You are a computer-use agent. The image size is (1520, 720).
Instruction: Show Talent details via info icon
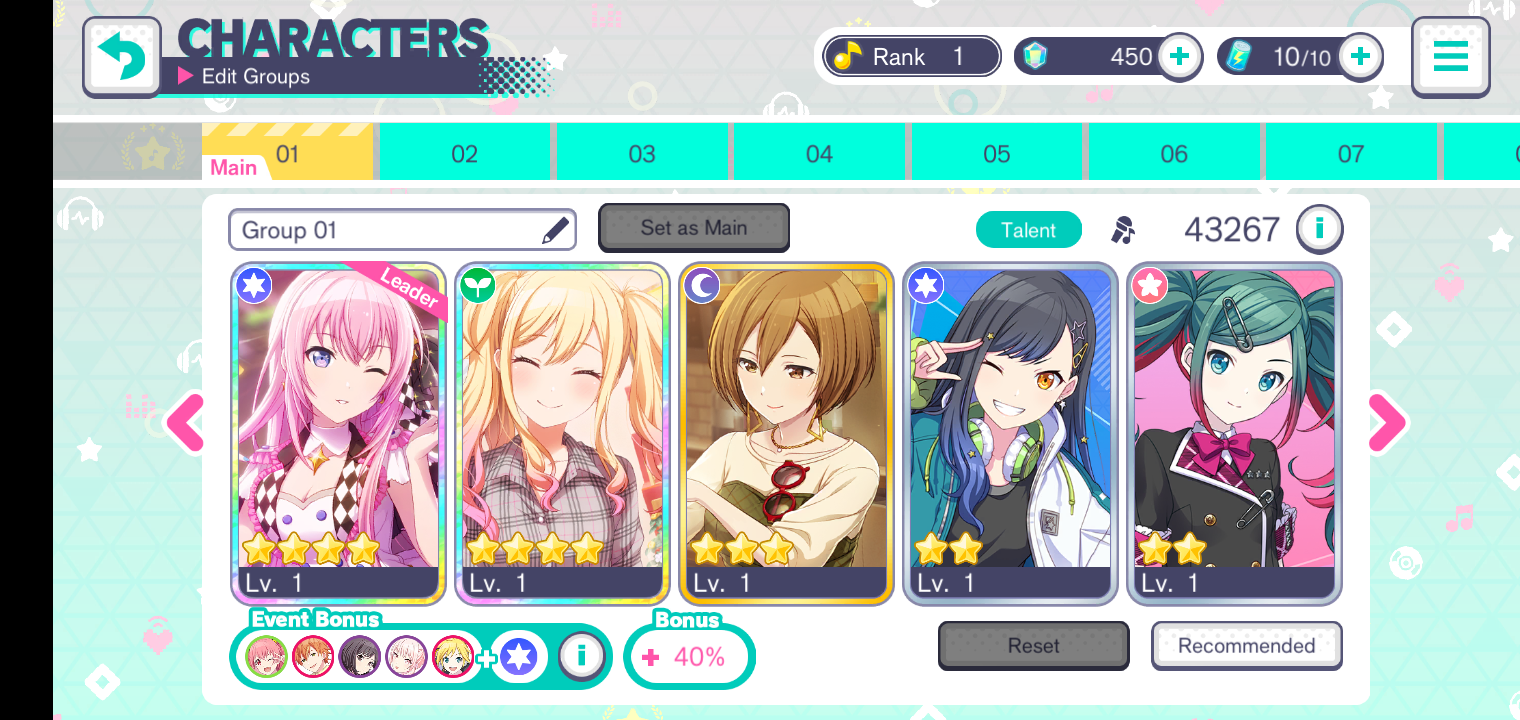(1319, 230)
